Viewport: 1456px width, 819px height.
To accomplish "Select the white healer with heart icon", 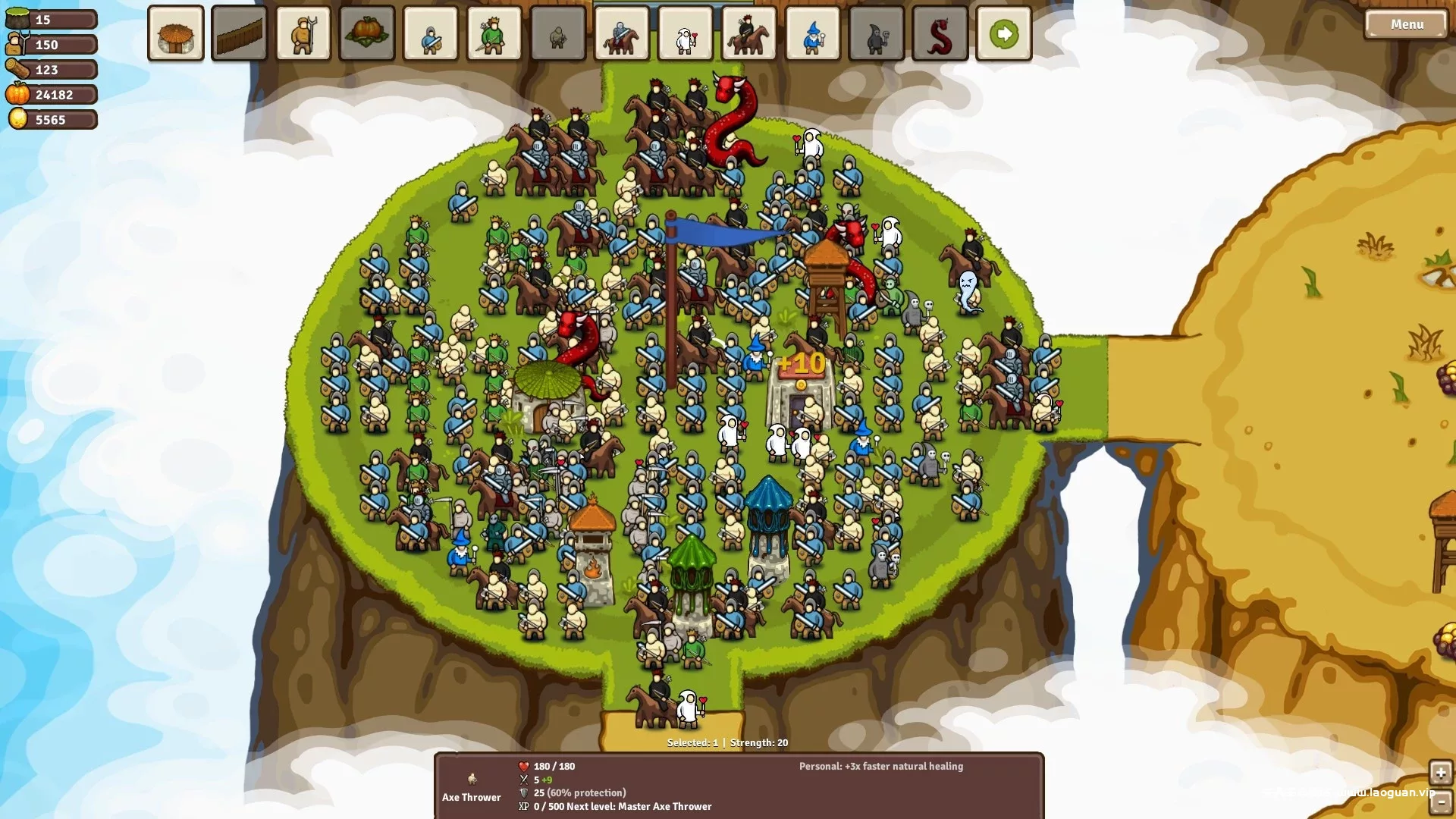I will click(x=686, y=34).
